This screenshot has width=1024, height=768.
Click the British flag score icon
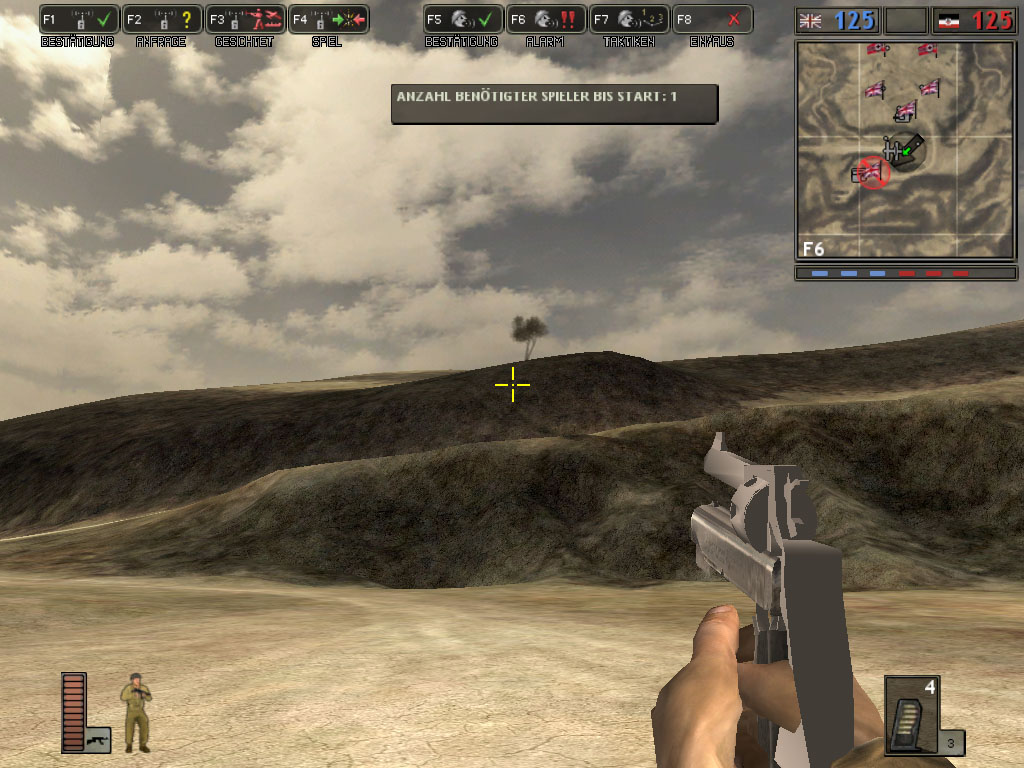pos(811,20)
